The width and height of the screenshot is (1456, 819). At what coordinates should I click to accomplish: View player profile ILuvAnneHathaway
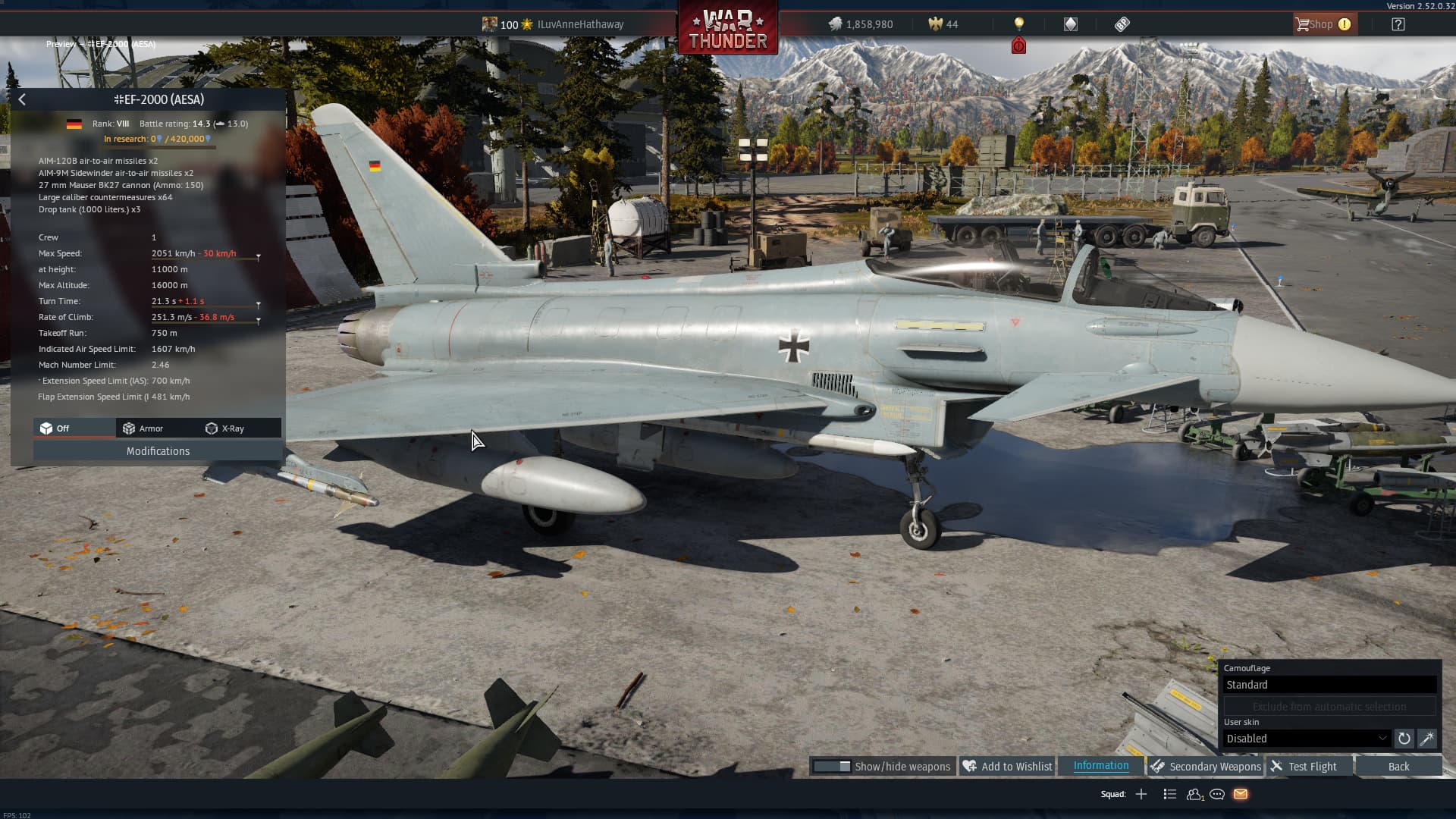point(580,24)
